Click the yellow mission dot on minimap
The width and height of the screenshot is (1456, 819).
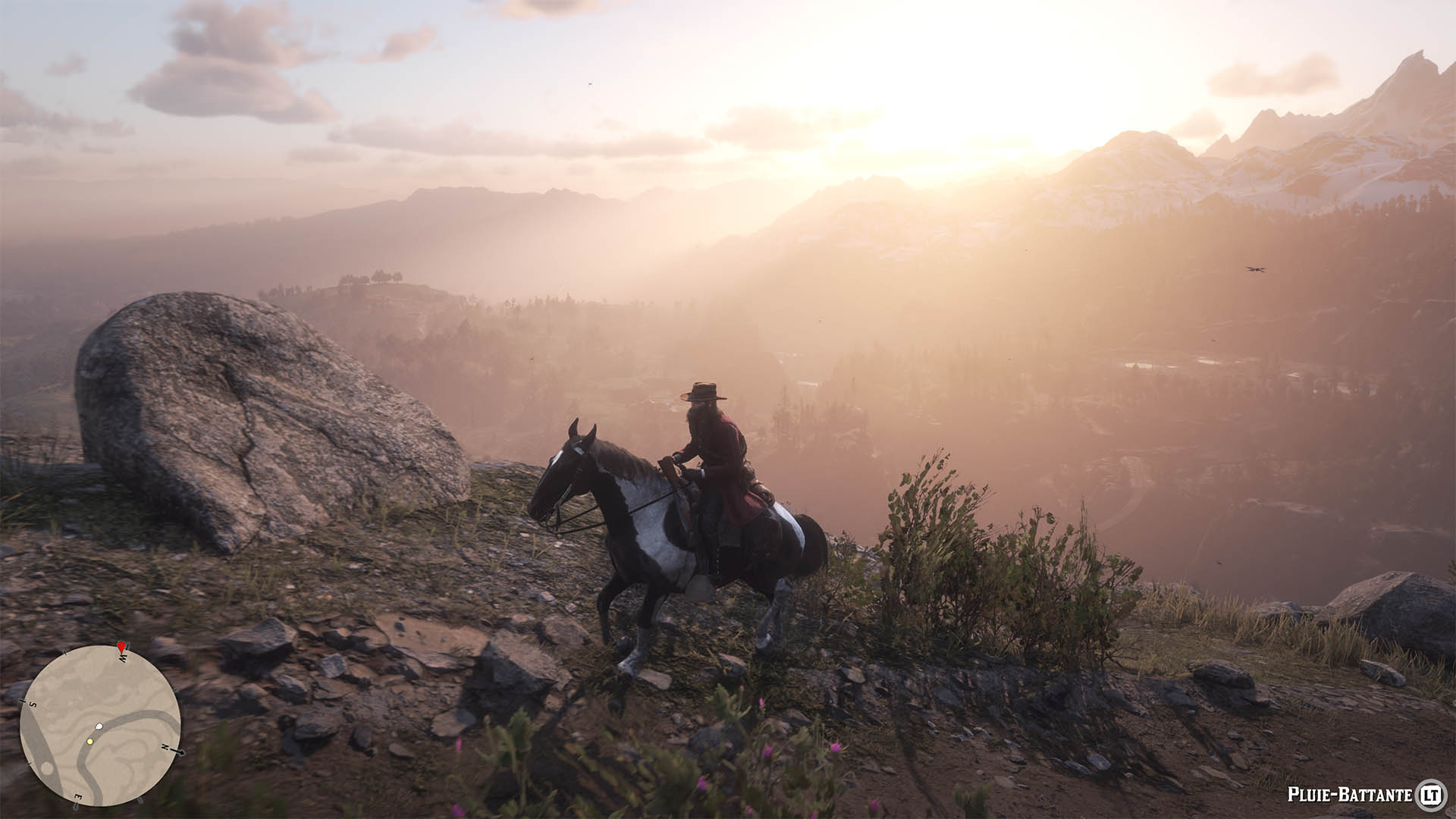(x=90, y=742)
